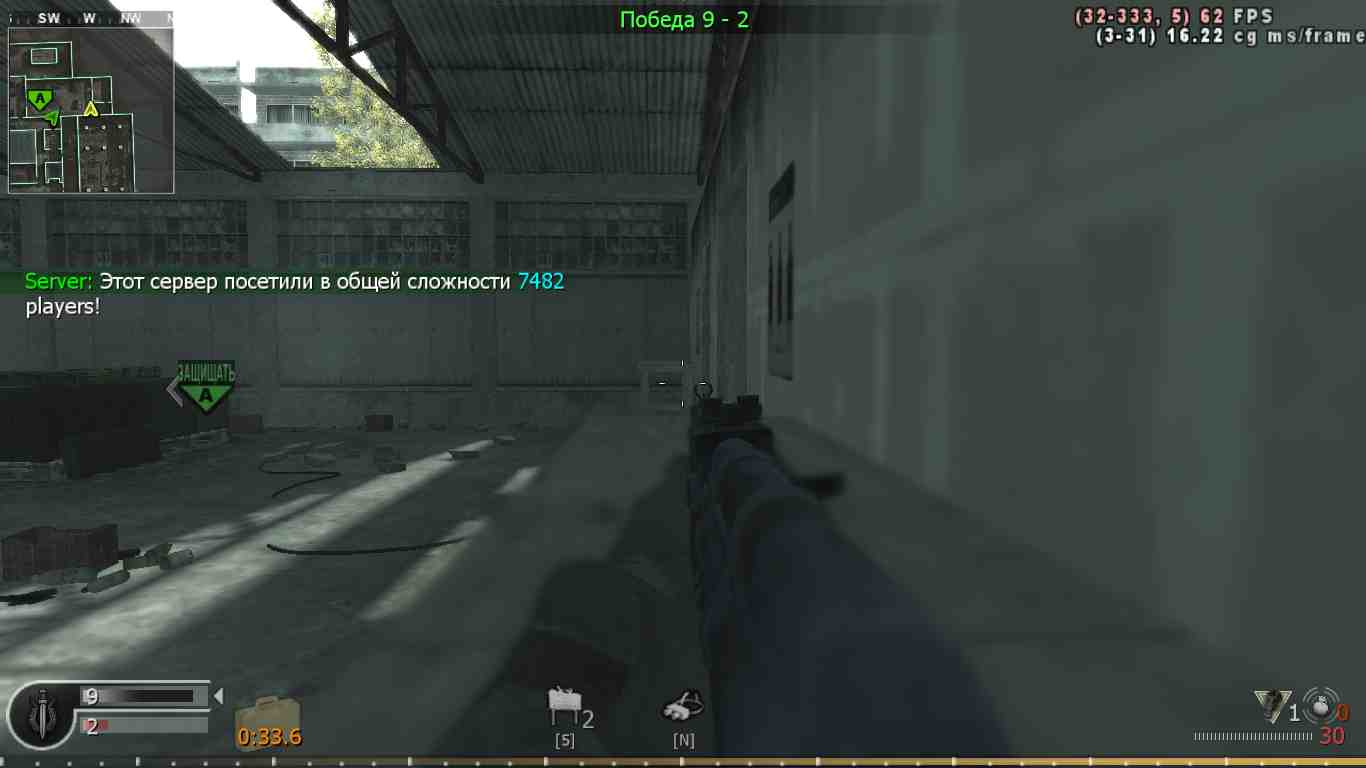
Task: Click the ammo bar below the grenade icons
Action: pyautogui.click(x=1250, y=736)
